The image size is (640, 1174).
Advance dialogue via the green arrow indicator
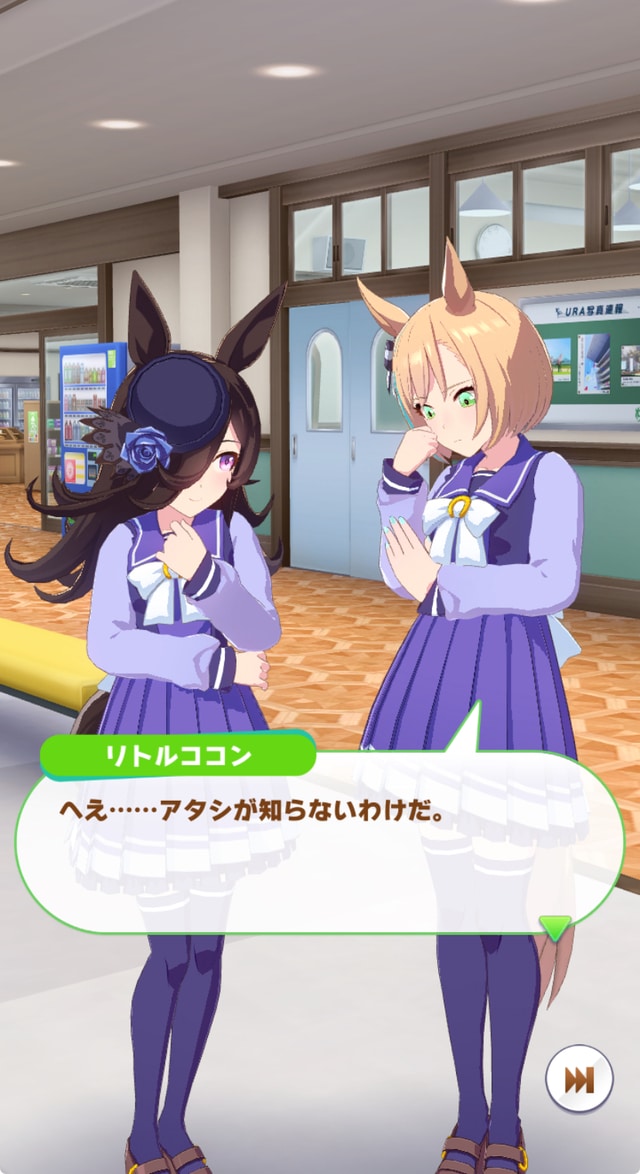[554, 925]
